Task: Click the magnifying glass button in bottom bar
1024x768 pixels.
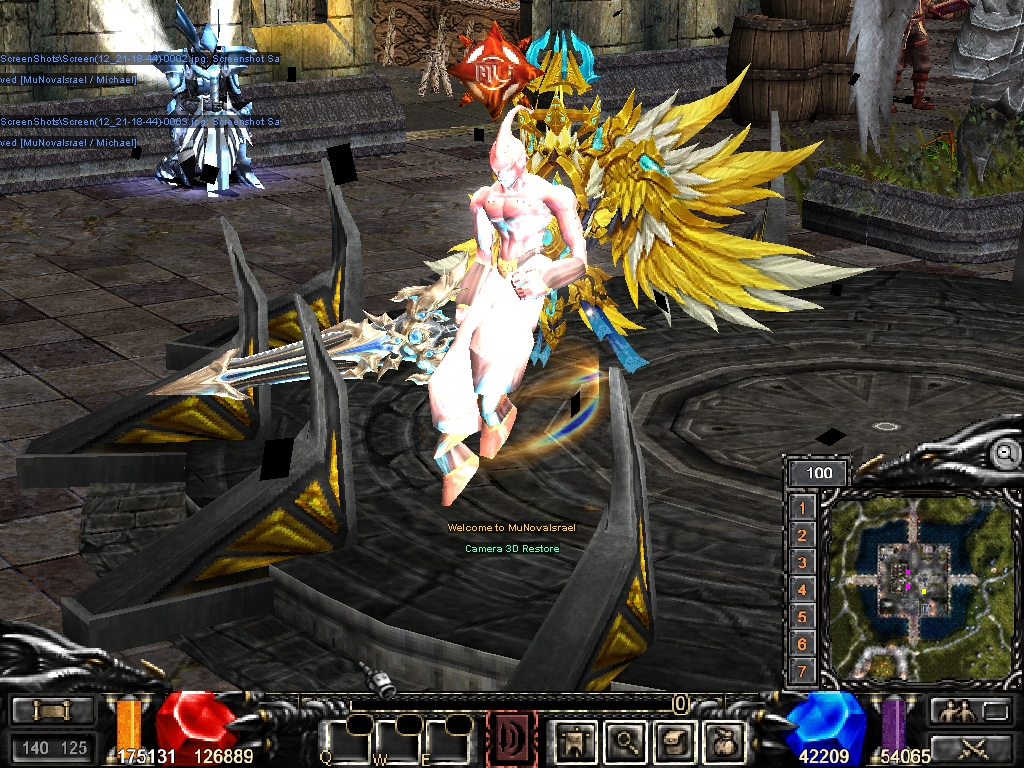Action: pyautogui.click(x=626, y=741)
